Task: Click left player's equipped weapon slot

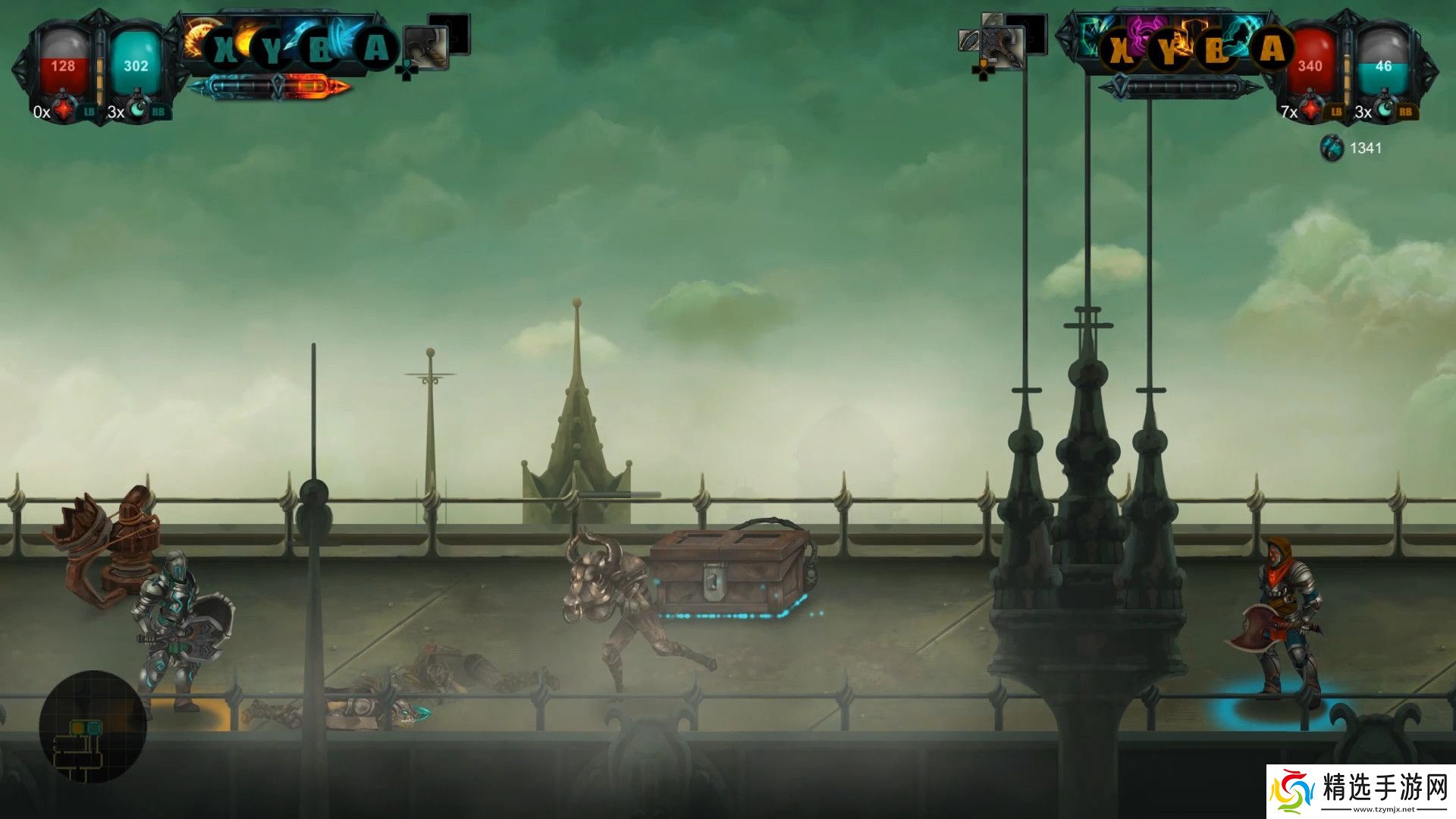Action: [425, 47]
